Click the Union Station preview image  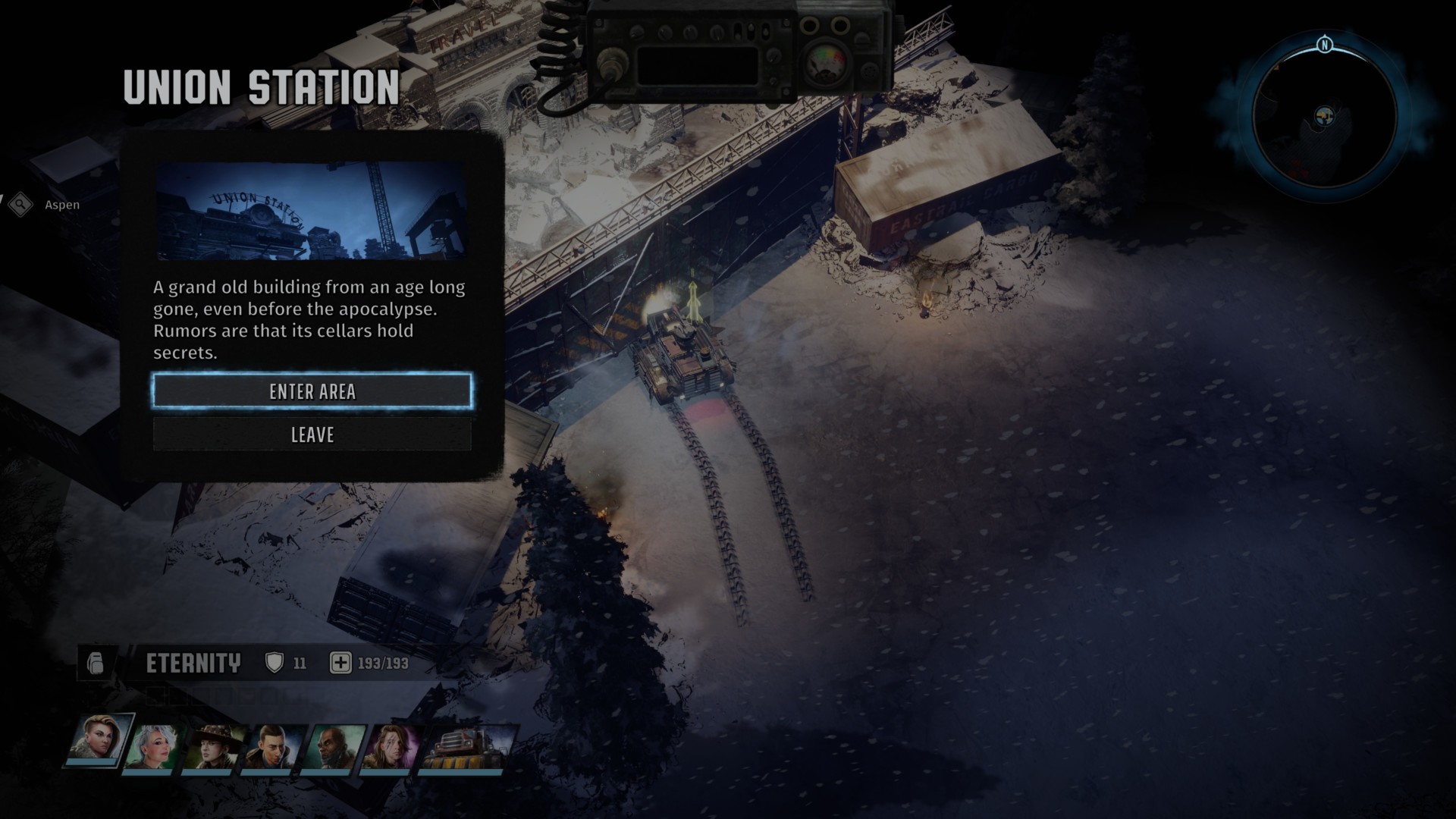click(311, 211)
